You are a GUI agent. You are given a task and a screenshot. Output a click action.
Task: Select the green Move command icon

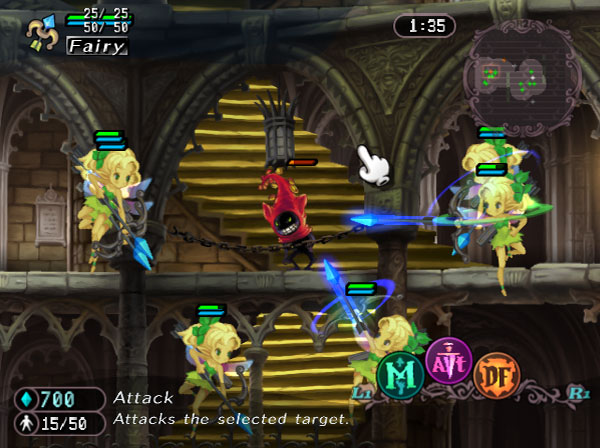pyautogui.click(x=400, y=374)
